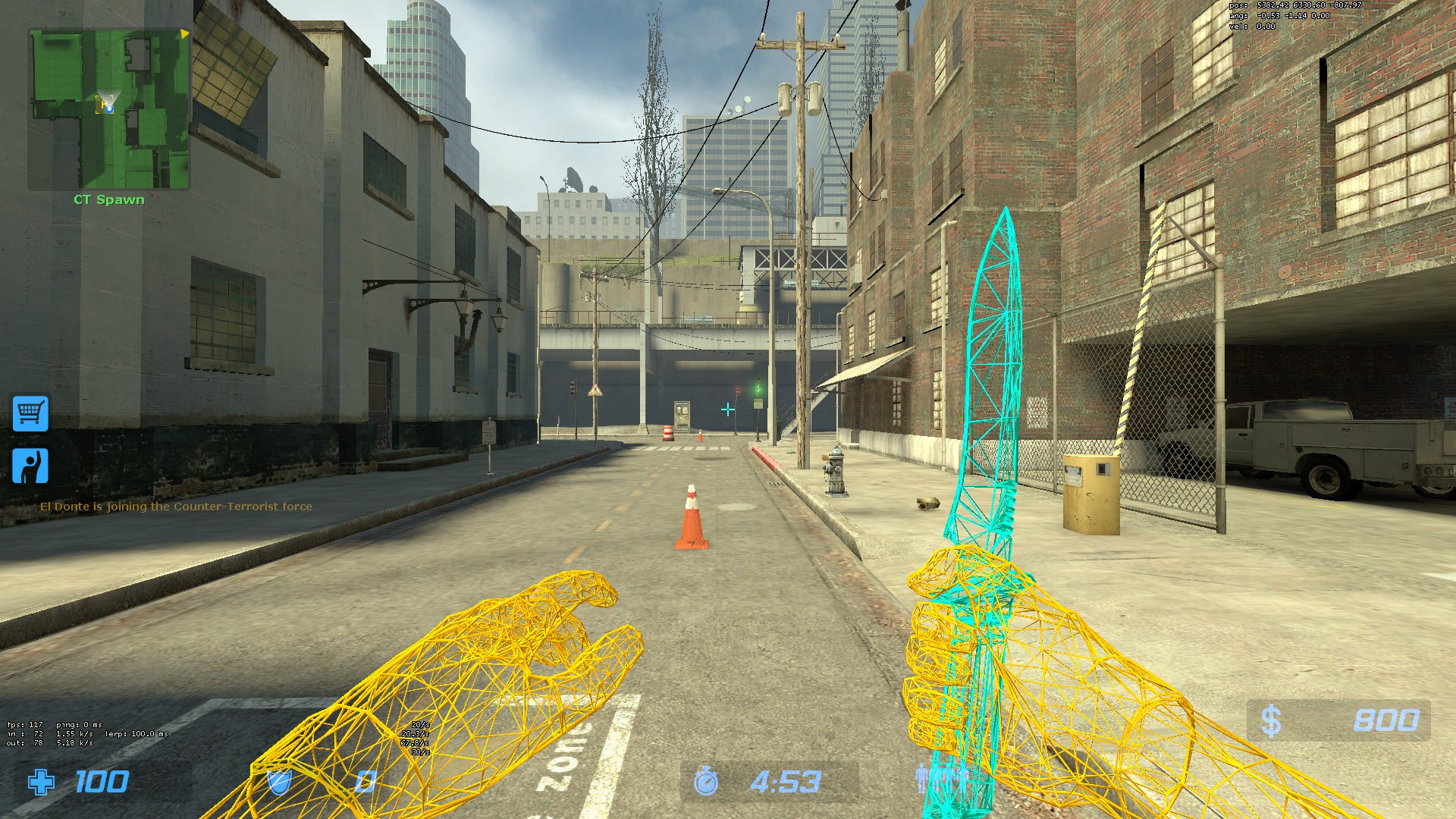Image resolution: width=1456 pixels, height=819 pixels.
Task: Click the round timer stopwatch icon
Action: [707, 781]
